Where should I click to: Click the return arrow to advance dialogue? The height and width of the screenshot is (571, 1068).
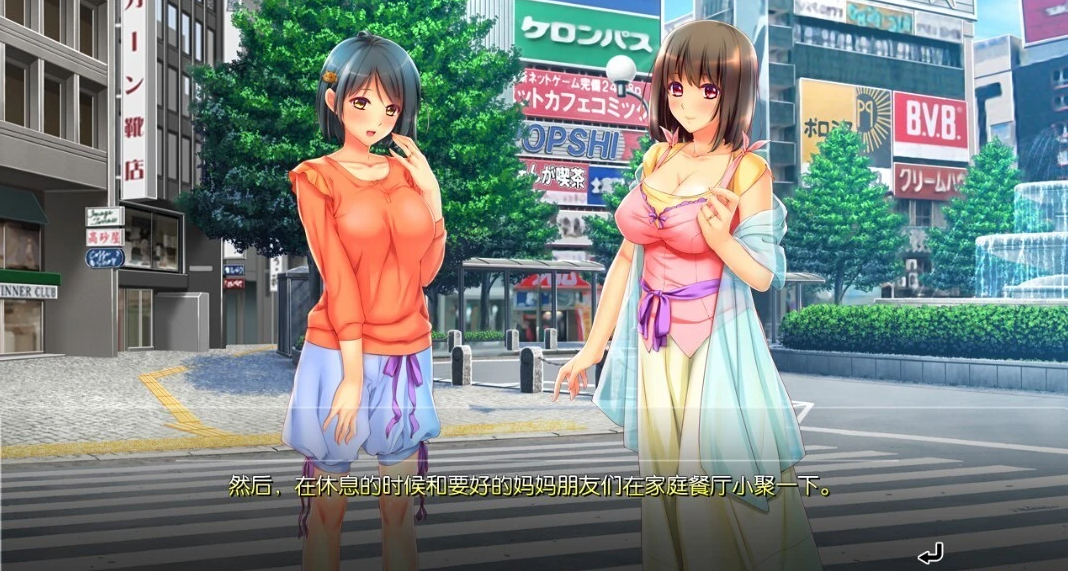[x=930, y=551]
